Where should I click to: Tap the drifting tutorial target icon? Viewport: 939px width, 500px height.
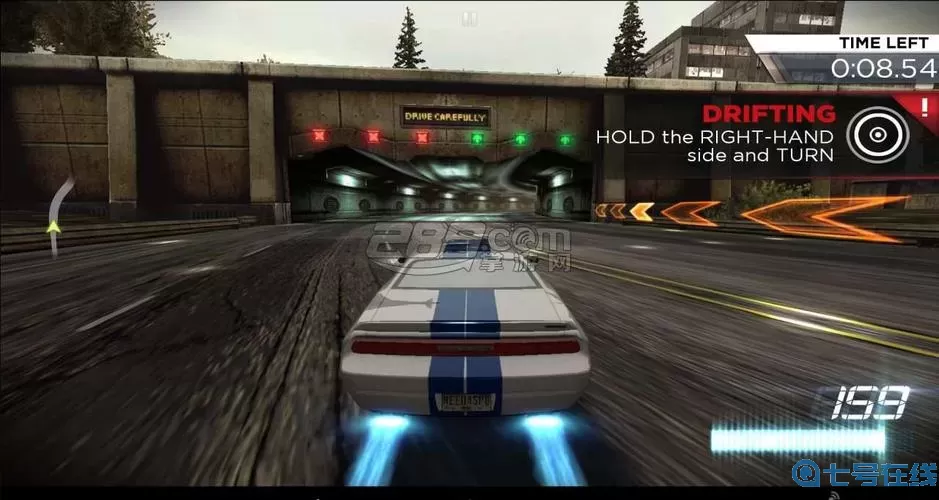tap(877, 134)
